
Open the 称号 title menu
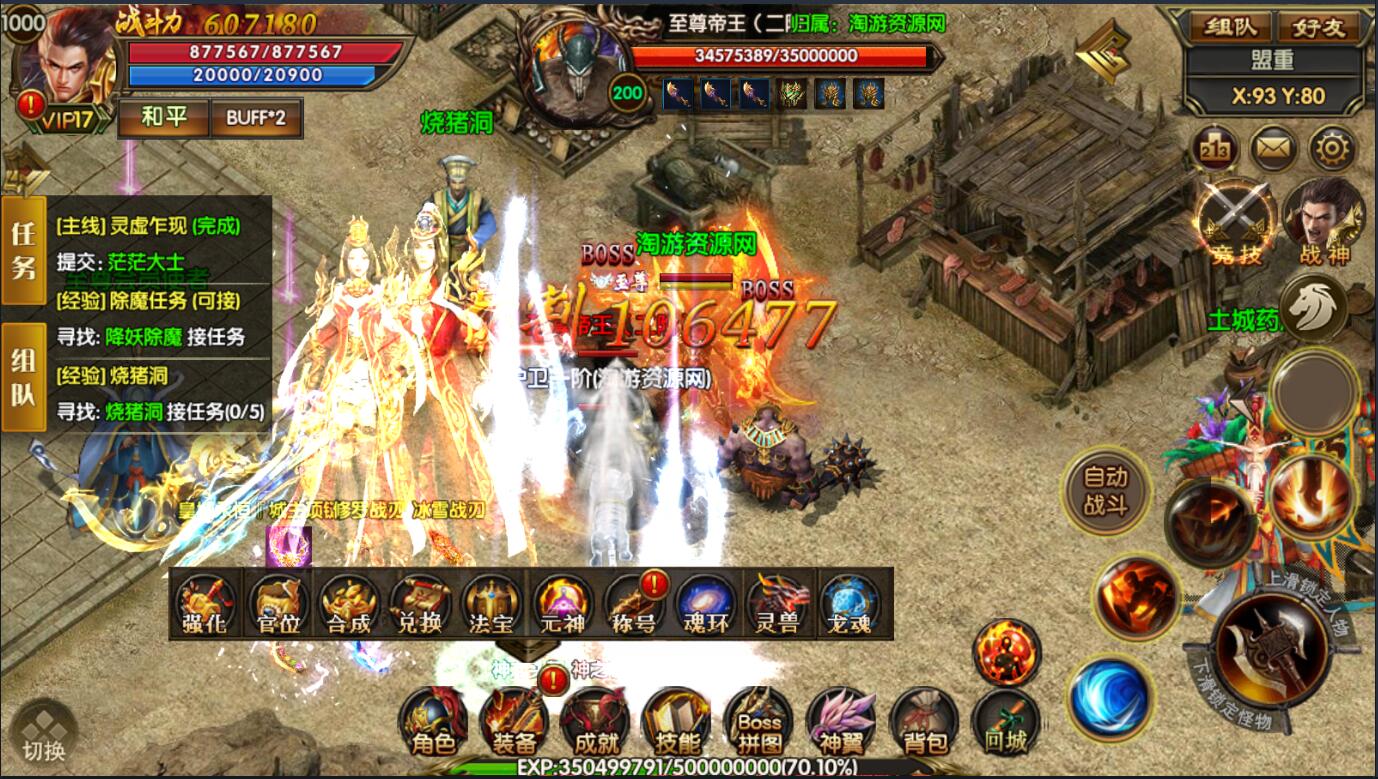tap(634, 605)
